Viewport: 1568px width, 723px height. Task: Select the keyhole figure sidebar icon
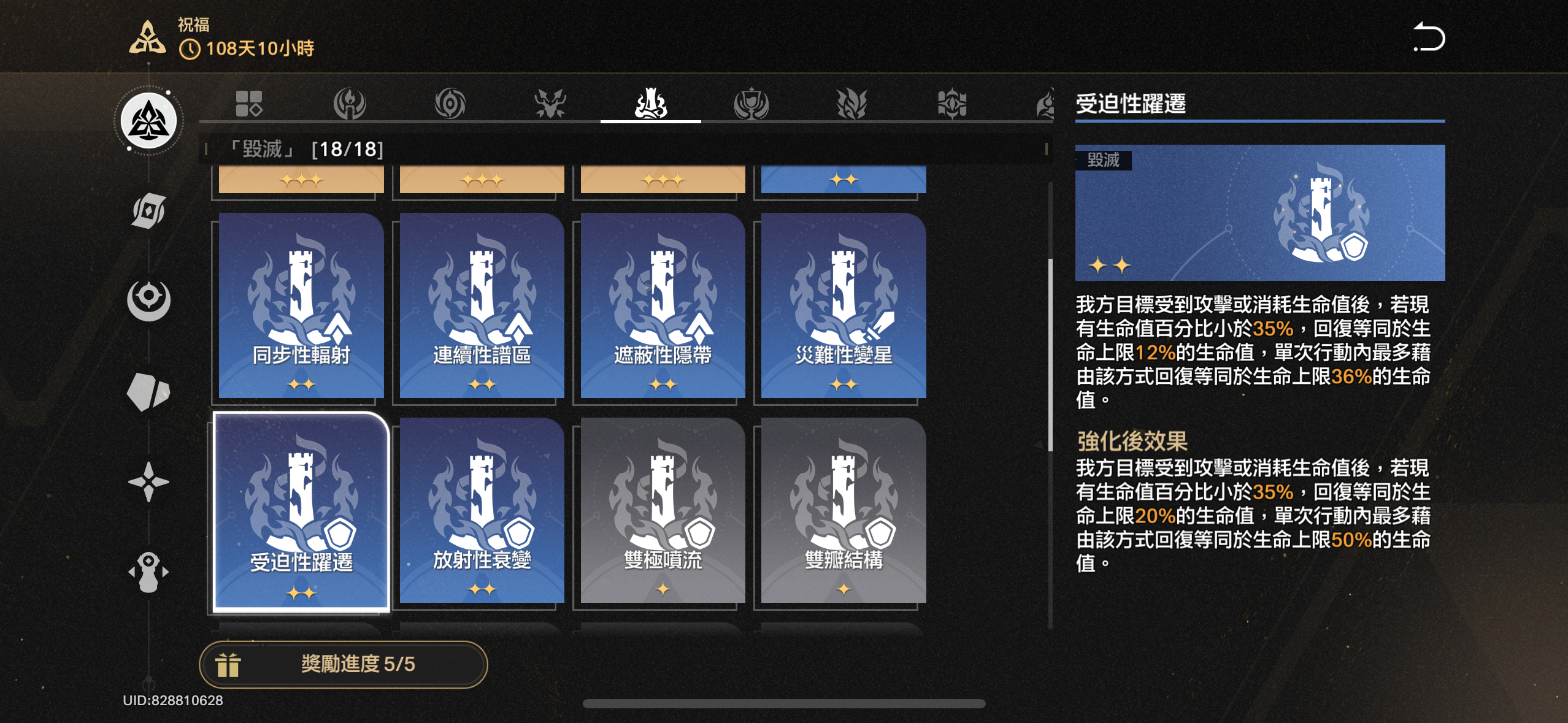pyautogui.click(x=148, y=572)
